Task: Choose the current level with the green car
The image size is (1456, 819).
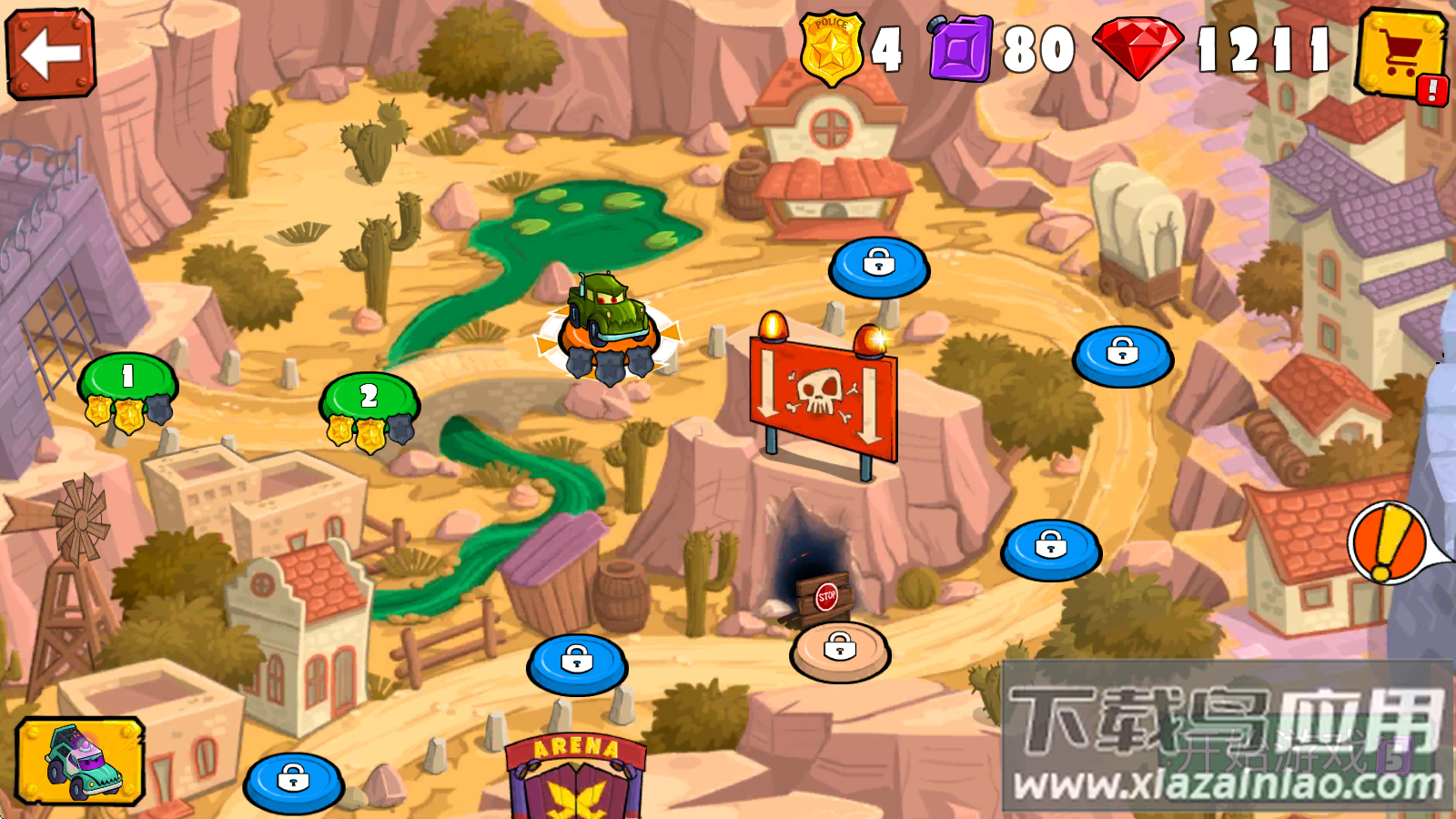Action: click(x=607, y=329)
